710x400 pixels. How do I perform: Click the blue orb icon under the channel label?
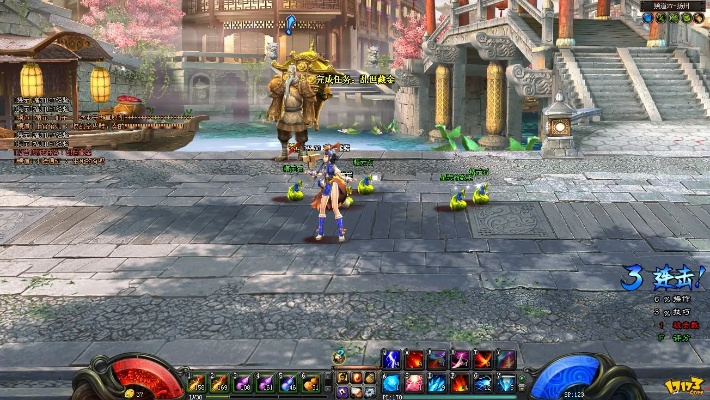pos(648,17)
